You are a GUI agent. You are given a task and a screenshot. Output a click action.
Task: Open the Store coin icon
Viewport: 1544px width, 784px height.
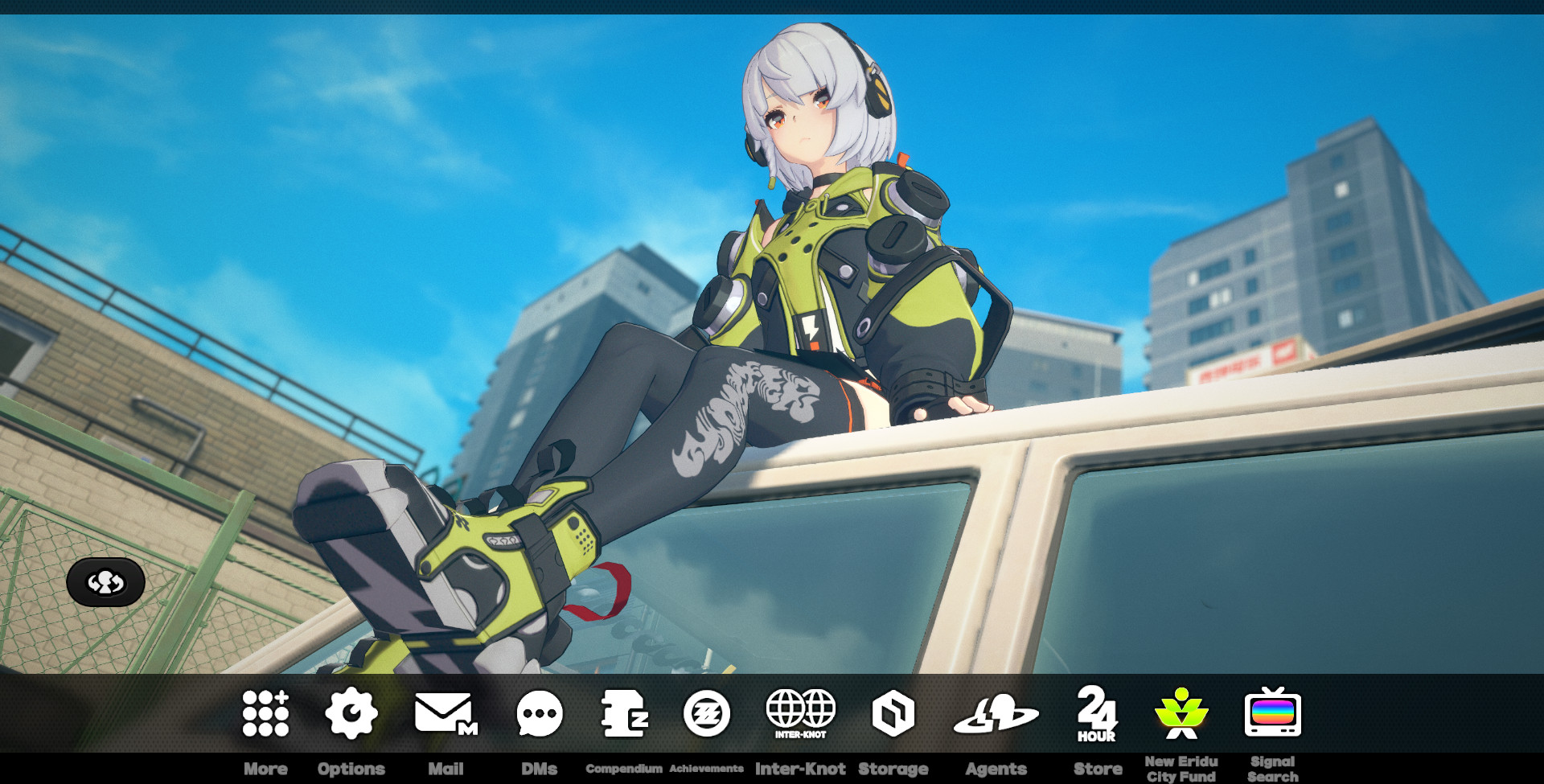(1098, 712)
